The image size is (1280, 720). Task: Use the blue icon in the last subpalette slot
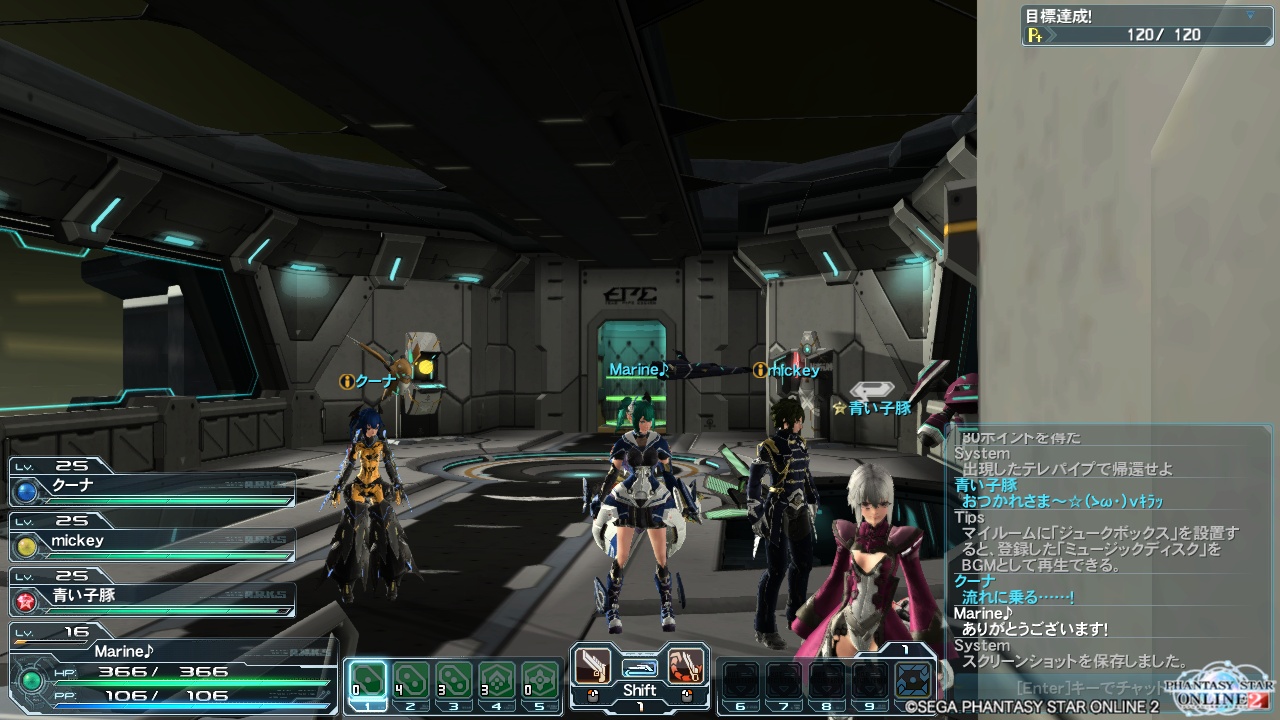click(x=912, y=680)
